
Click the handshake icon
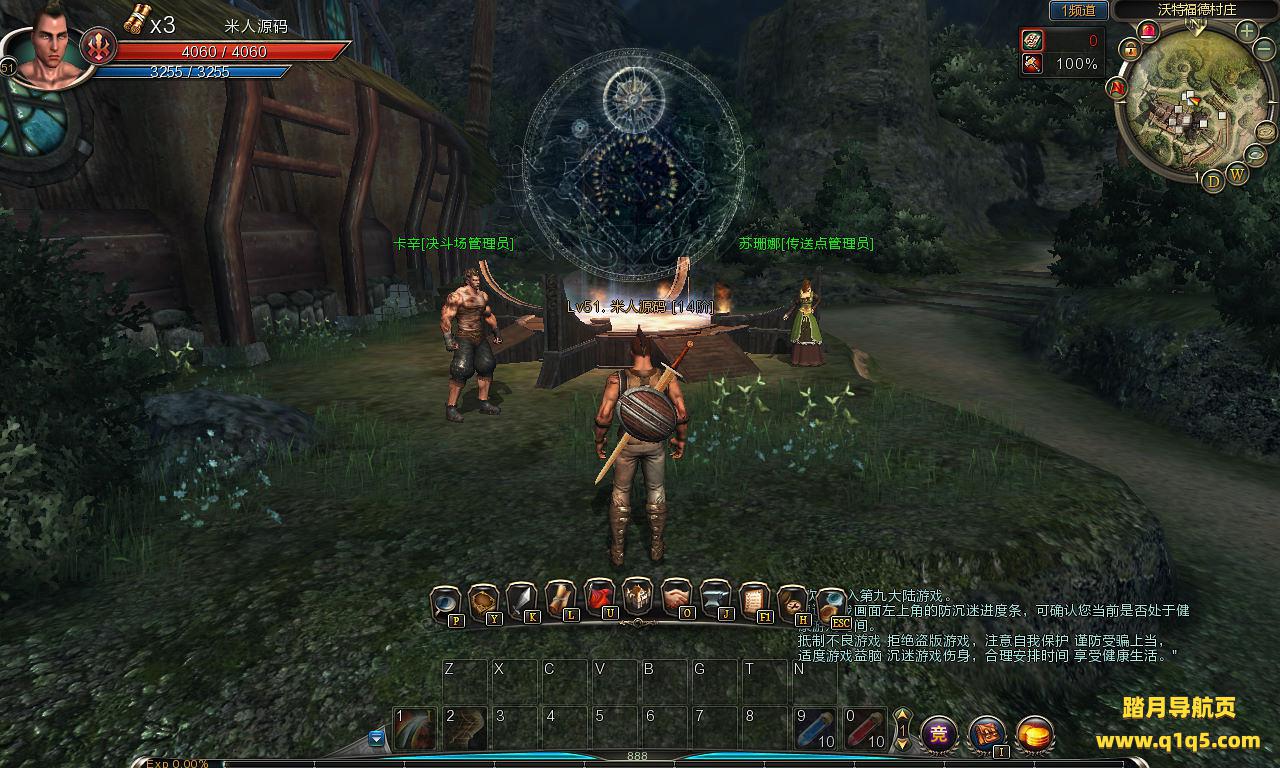[676, 597]
